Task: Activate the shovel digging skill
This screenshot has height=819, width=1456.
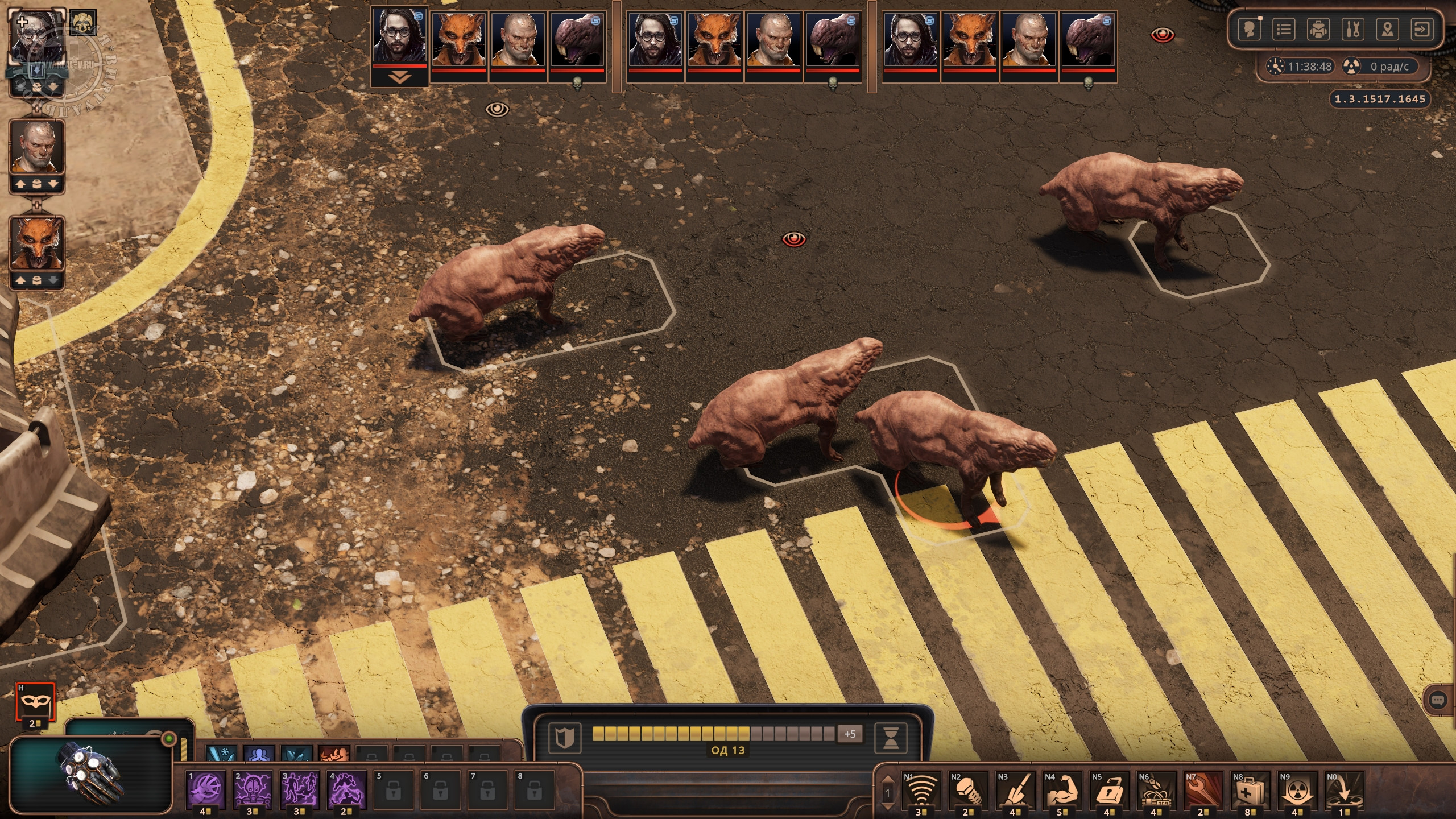Action: (x=1015, y=789)
